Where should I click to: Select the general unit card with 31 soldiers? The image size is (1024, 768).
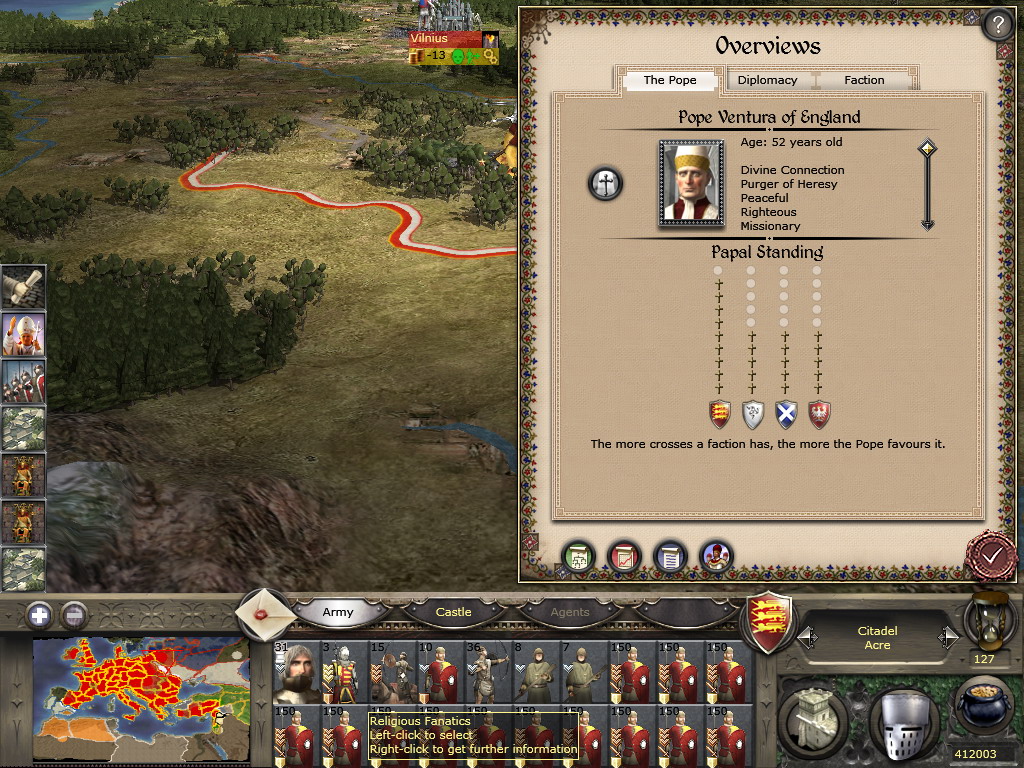click(x=295, y=671)
